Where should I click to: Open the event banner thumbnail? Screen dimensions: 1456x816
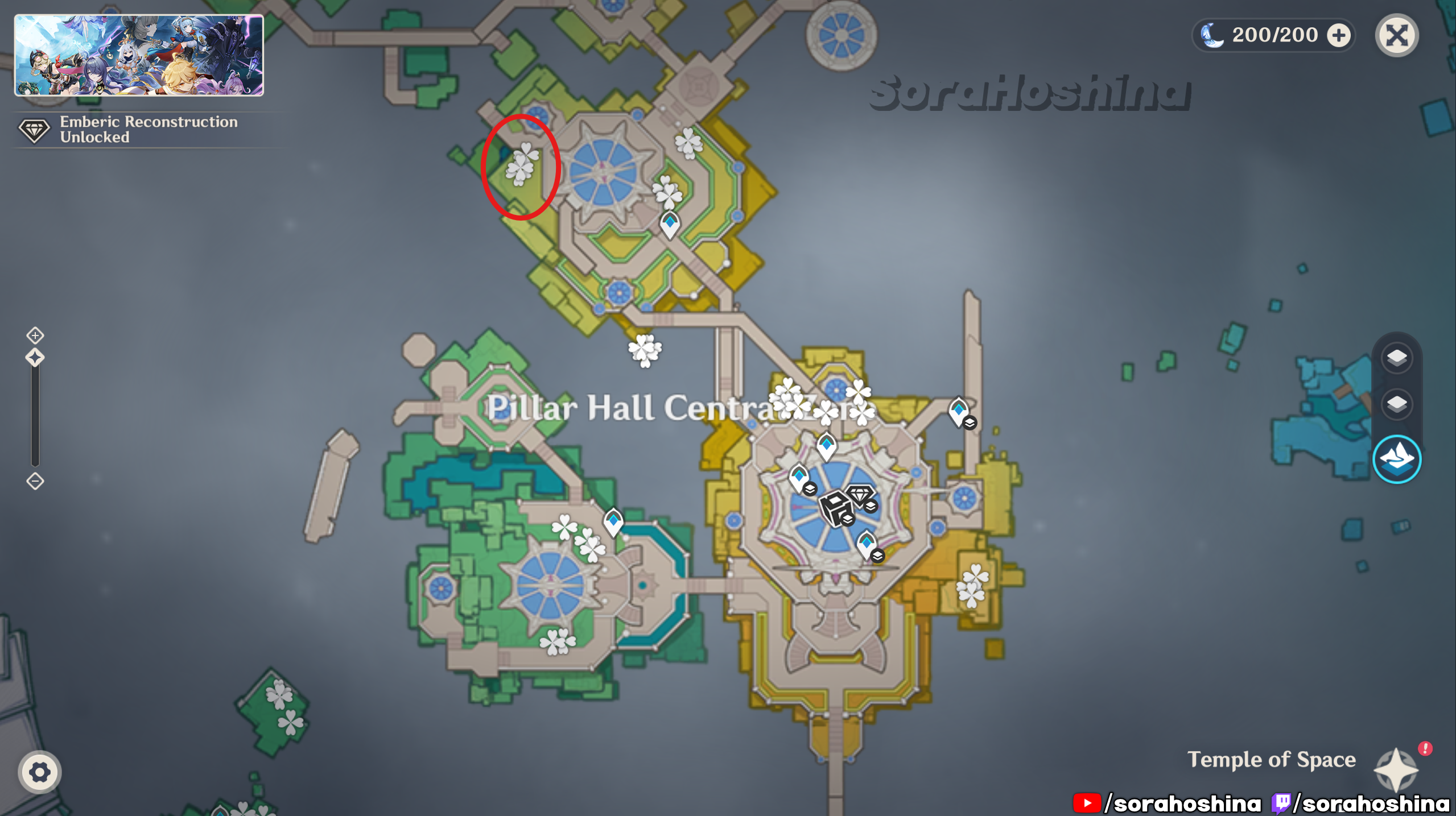[139, 55]
